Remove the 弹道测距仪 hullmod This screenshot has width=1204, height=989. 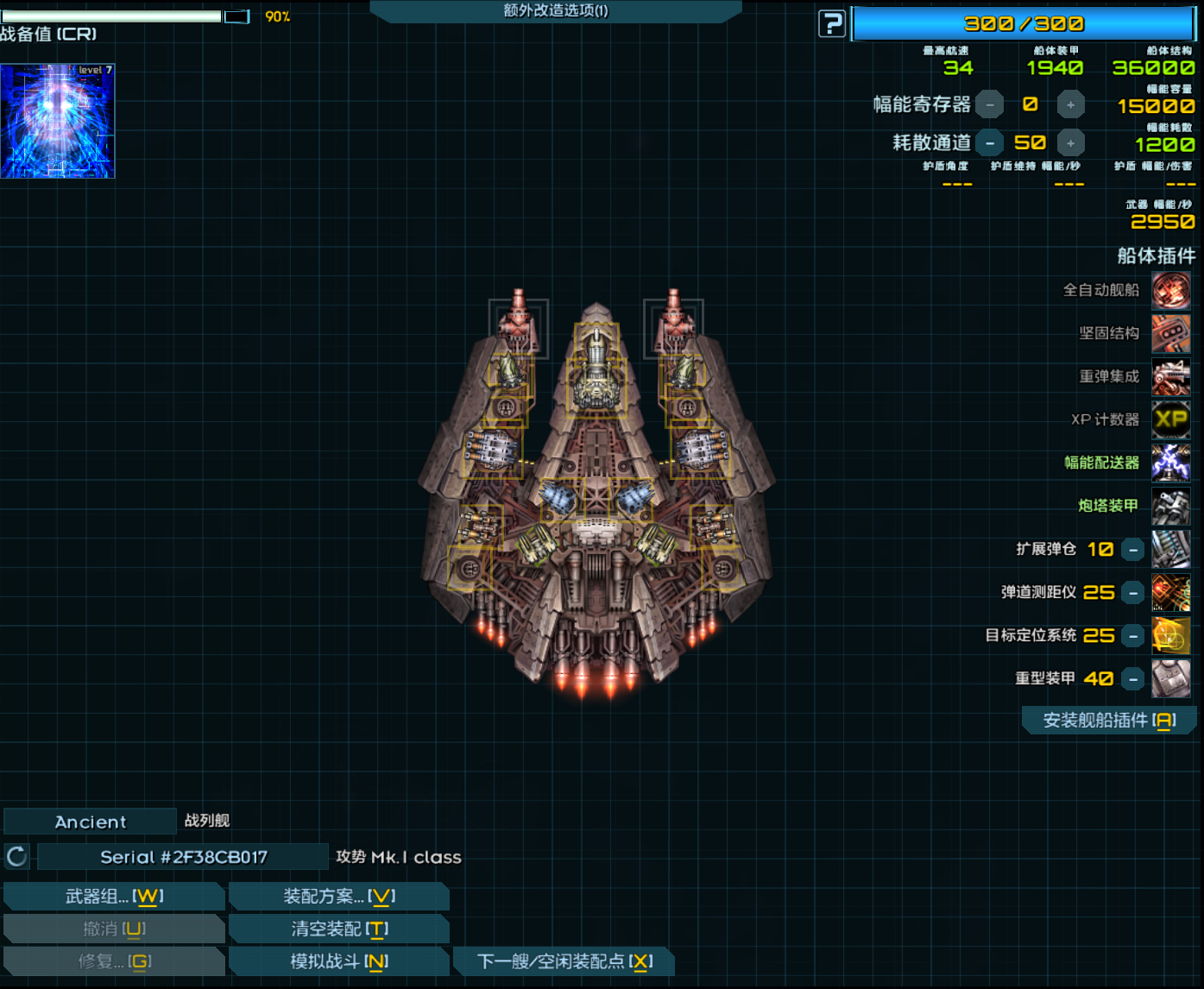point(1133,593)
